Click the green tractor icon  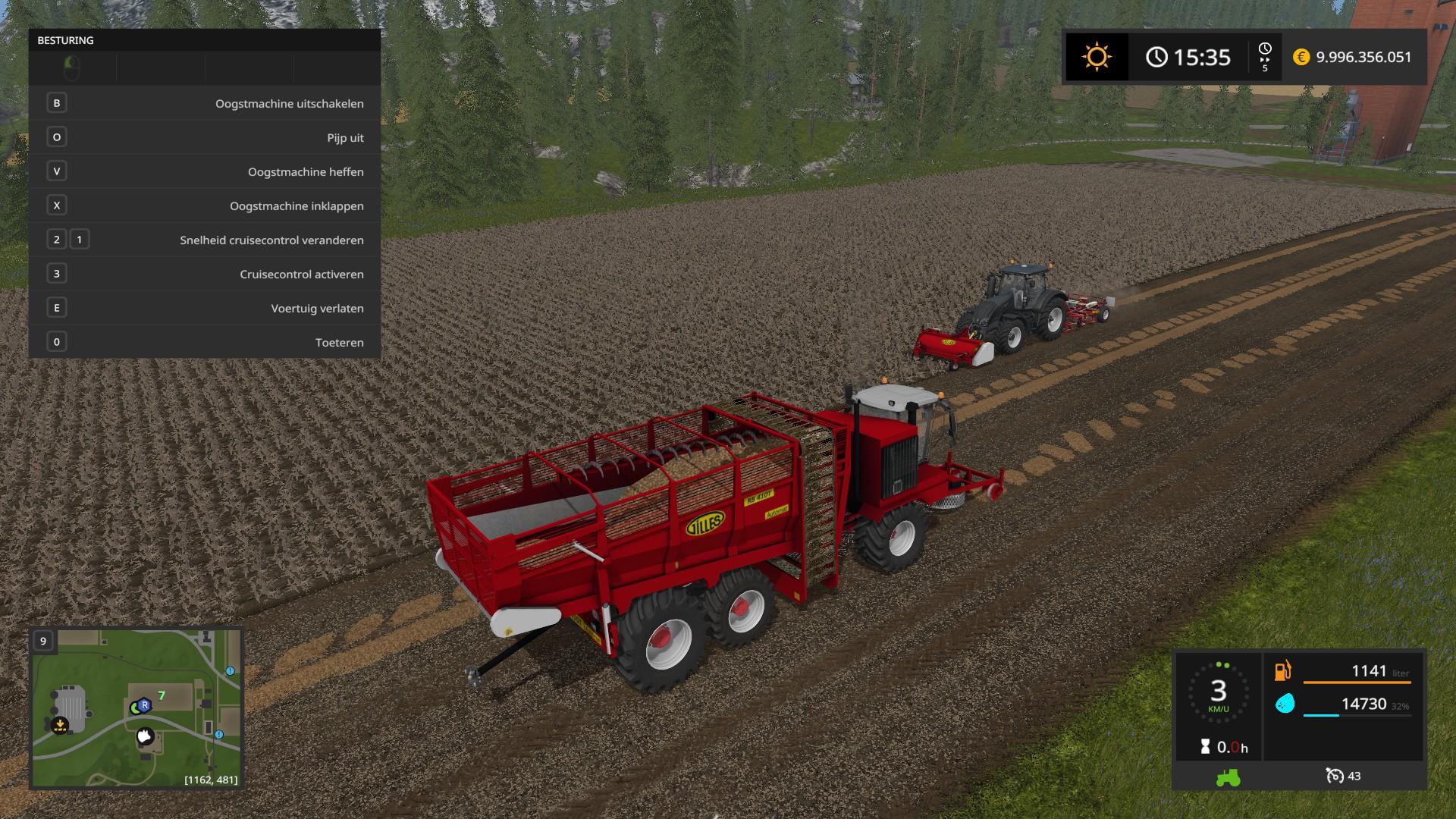point(1228,777)
